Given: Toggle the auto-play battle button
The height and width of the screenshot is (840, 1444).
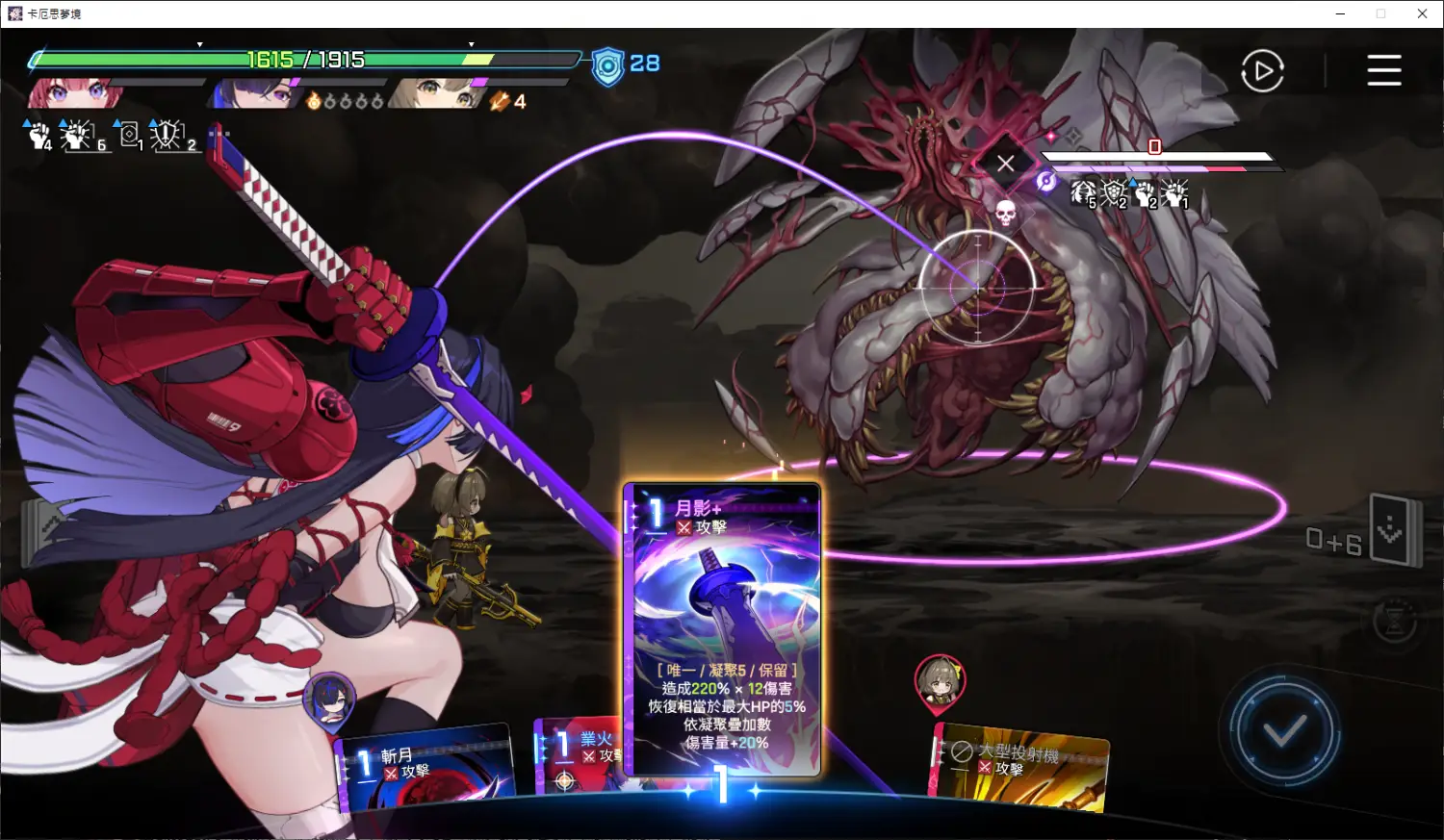Looking at the screenshot, I should [1262, 71].
